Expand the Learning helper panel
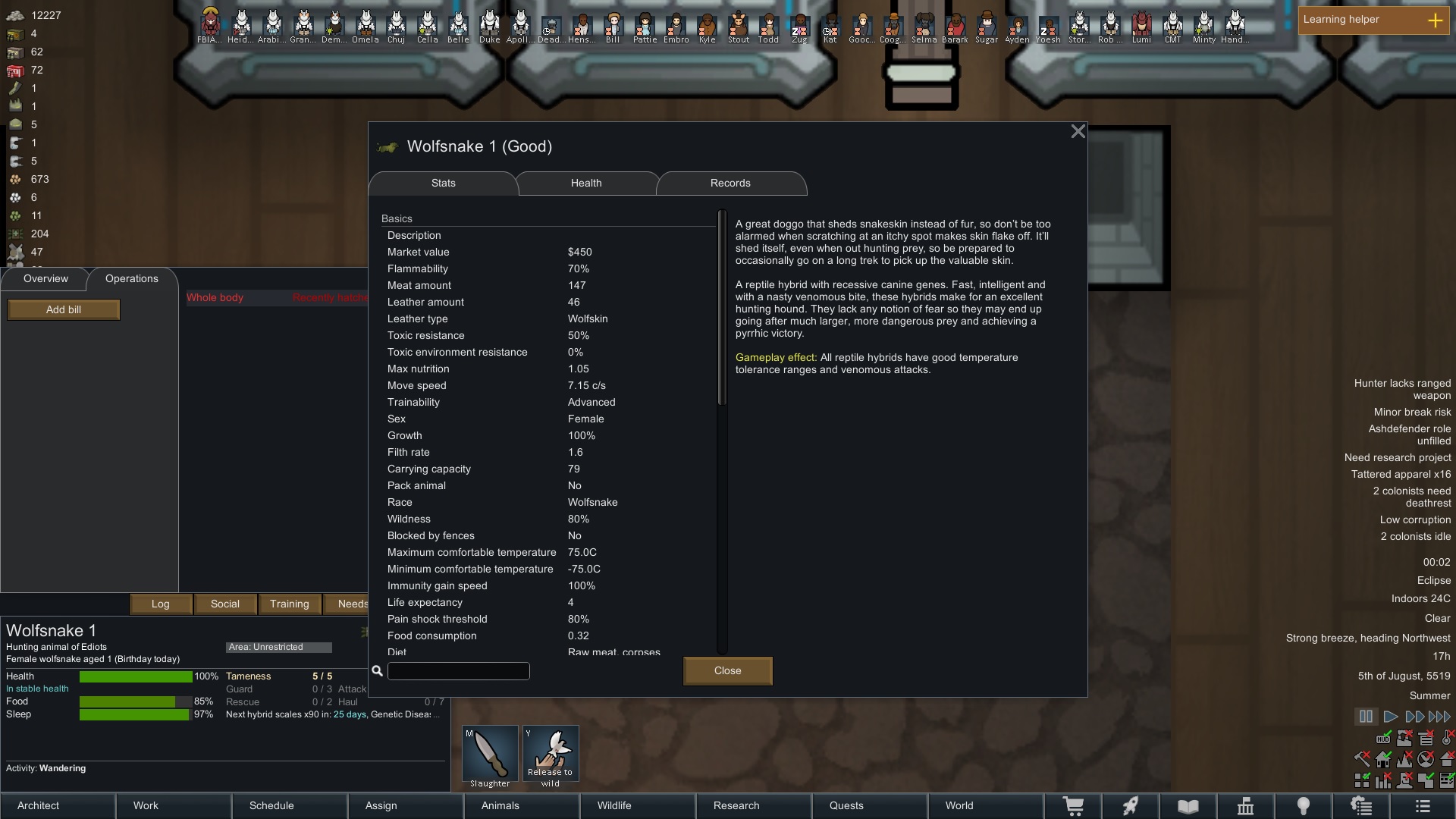 click(x=1437, y=20)
